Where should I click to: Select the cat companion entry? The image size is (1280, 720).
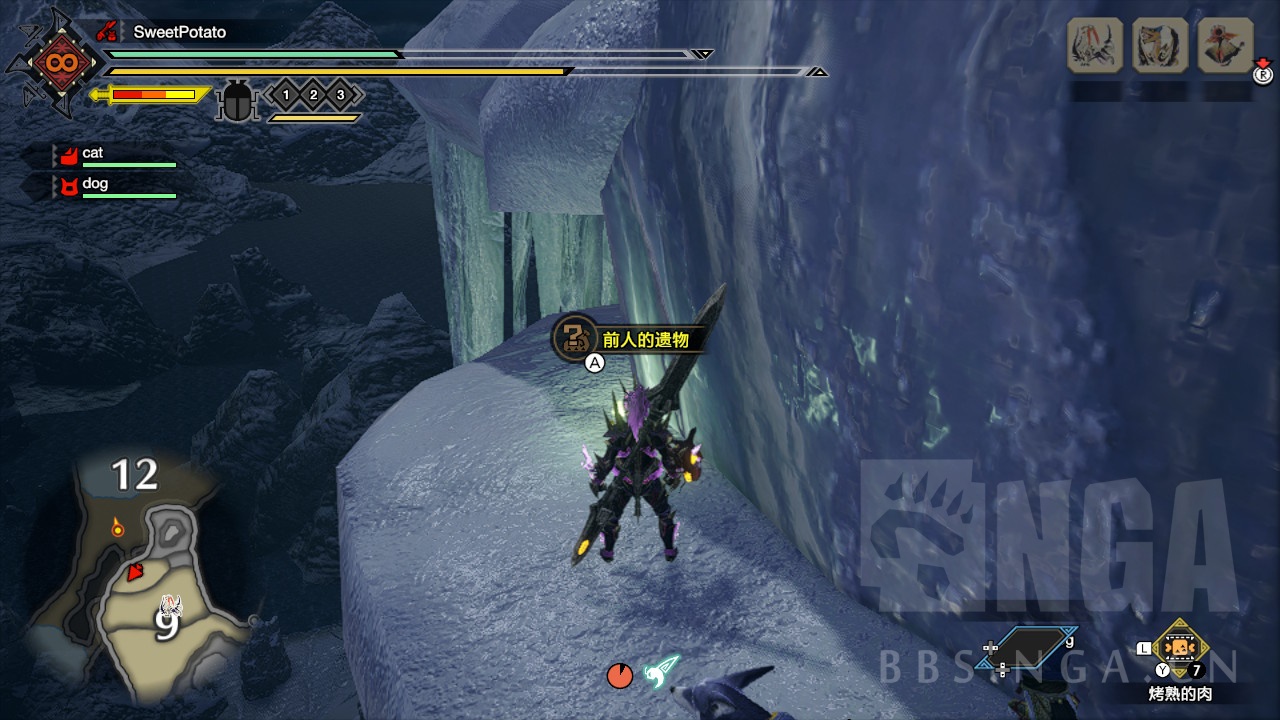point(92,153)
